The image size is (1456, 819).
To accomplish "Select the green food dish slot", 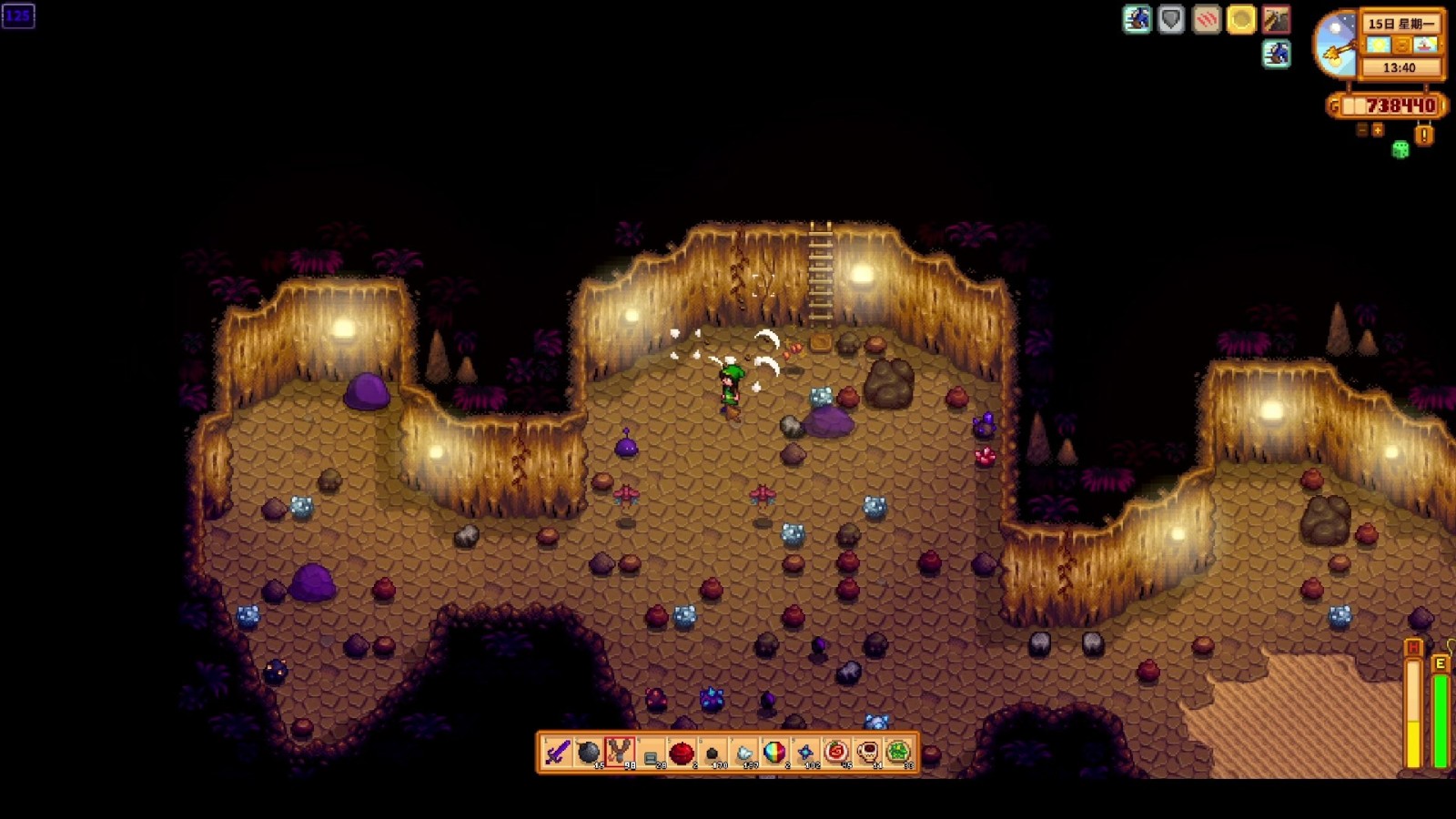I will pos(898,753).
